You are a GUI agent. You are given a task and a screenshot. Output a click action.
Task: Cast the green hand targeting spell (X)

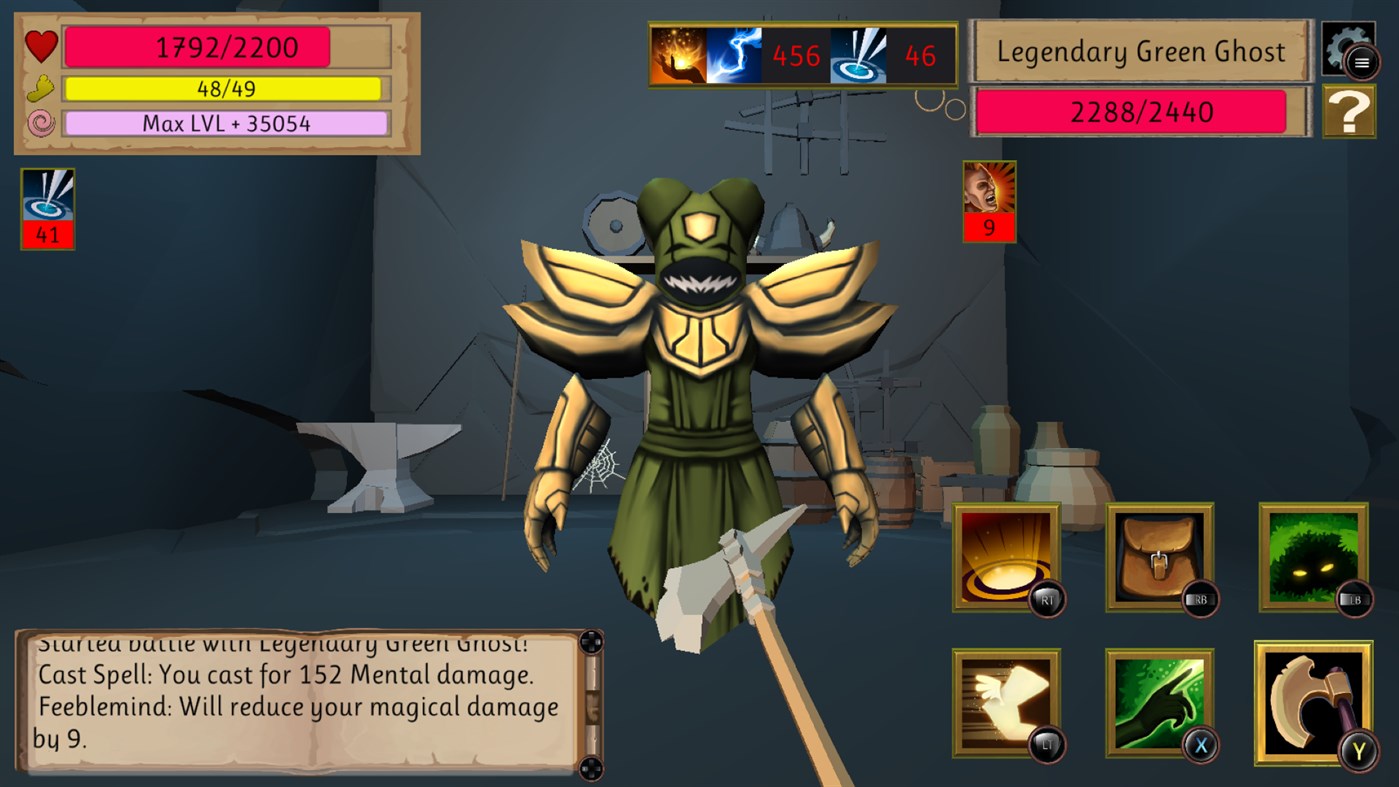click(1160, 700)
